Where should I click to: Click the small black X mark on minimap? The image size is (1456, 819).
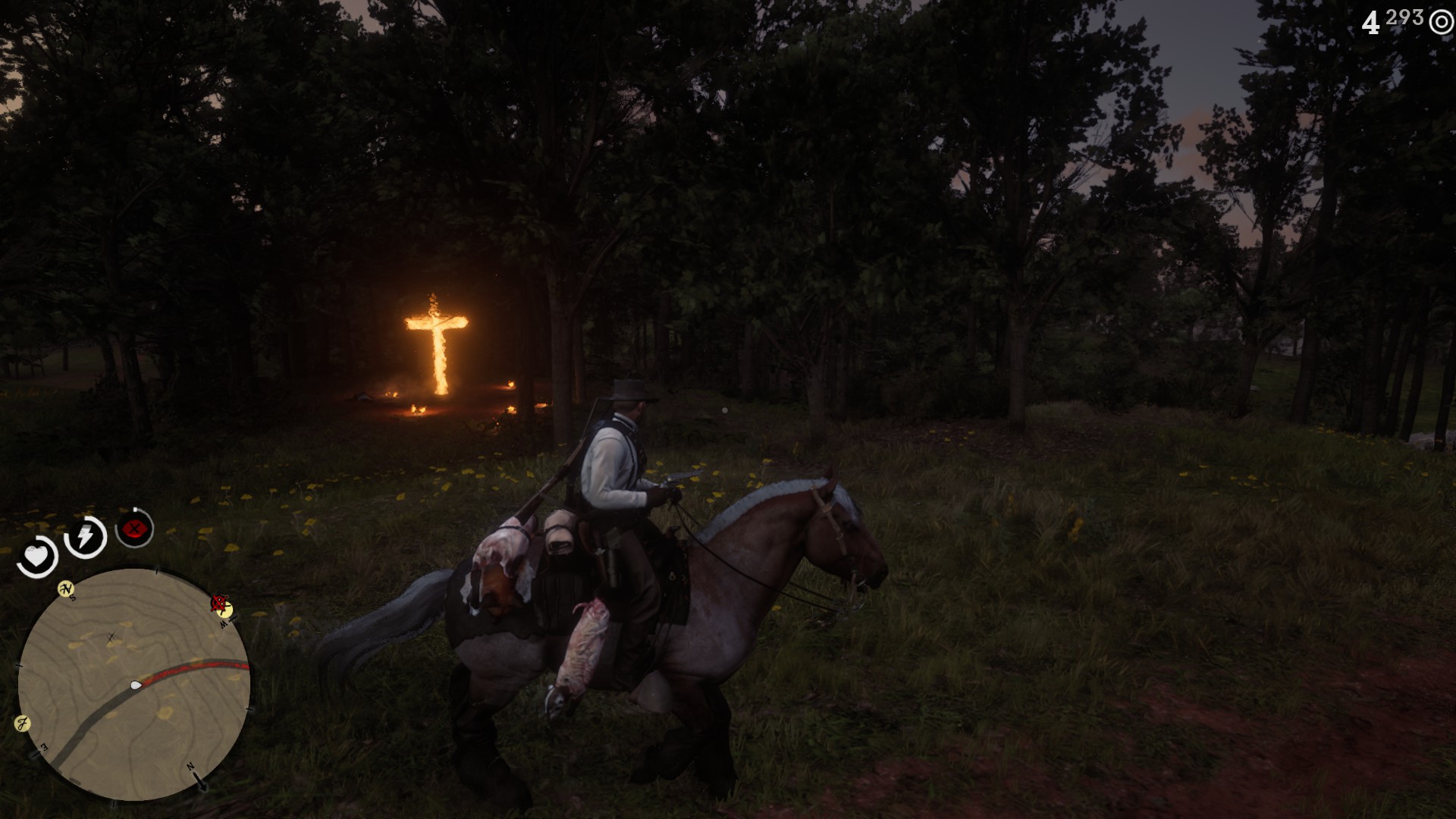tap(111, 638)
